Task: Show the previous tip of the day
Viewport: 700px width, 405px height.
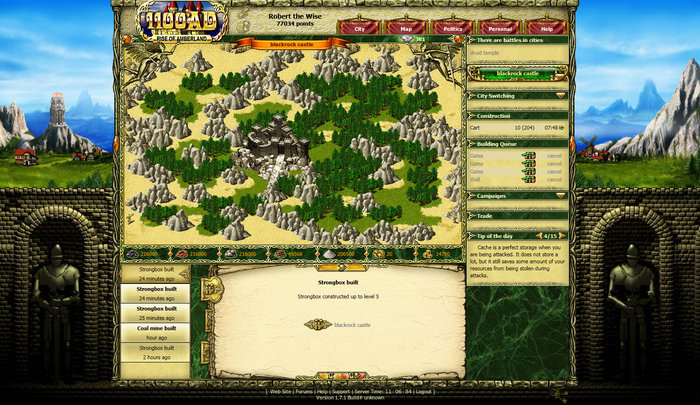Action: [x=538, y=236]
